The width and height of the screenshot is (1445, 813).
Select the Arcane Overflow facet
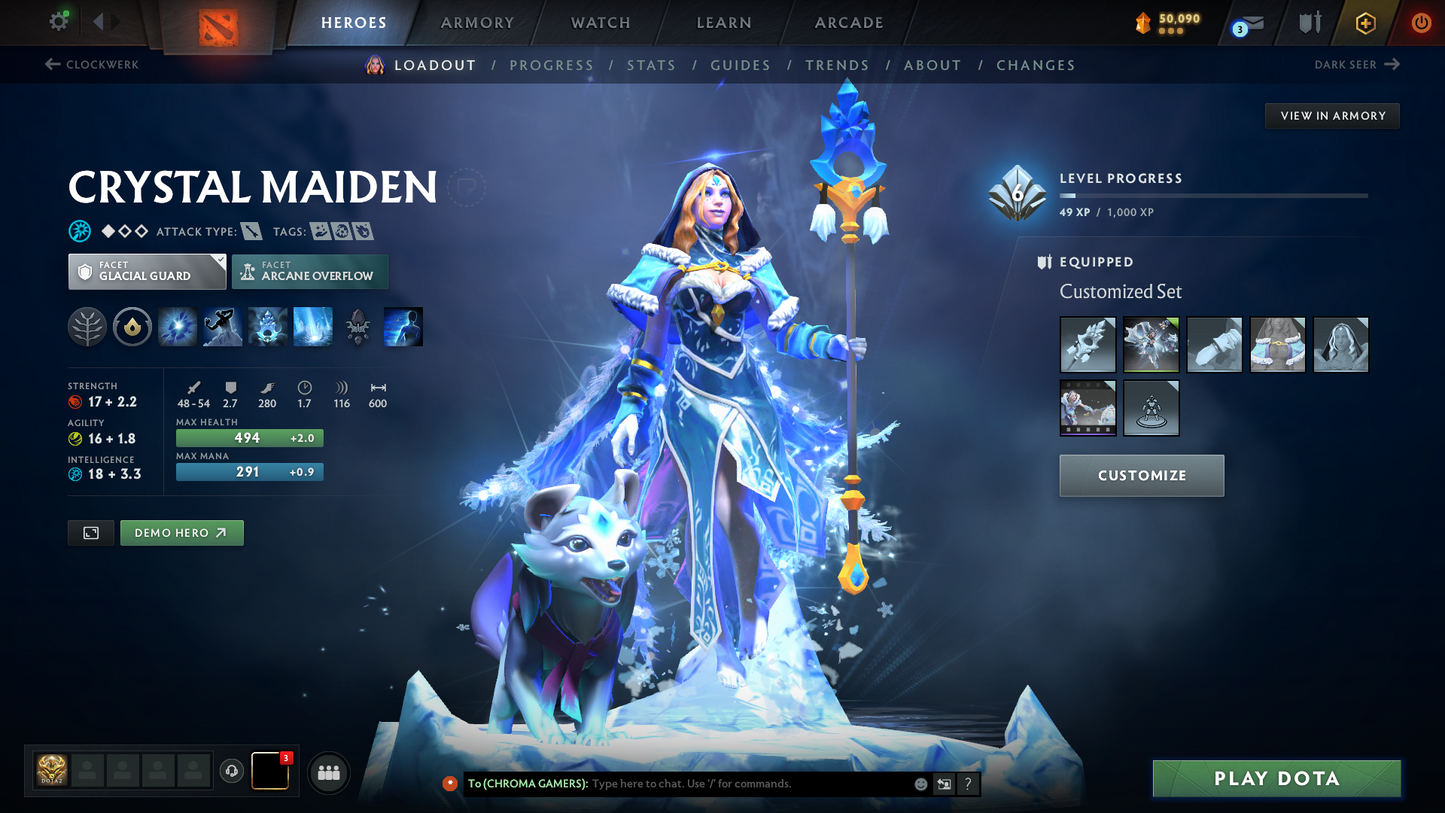coord(310,271)
